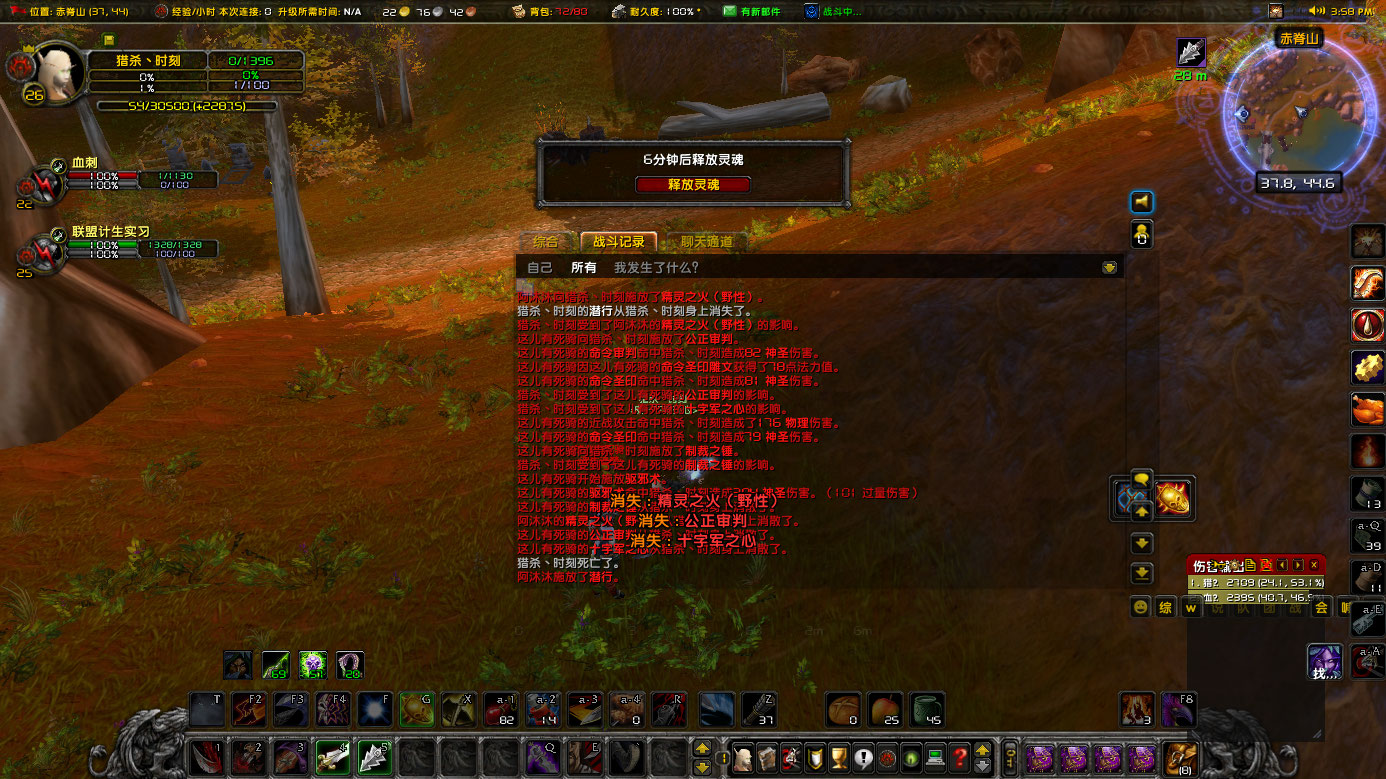Viewport: 1386px width, 779px height.
Task: Click the red help question mark icon
Action: (960, 757)
